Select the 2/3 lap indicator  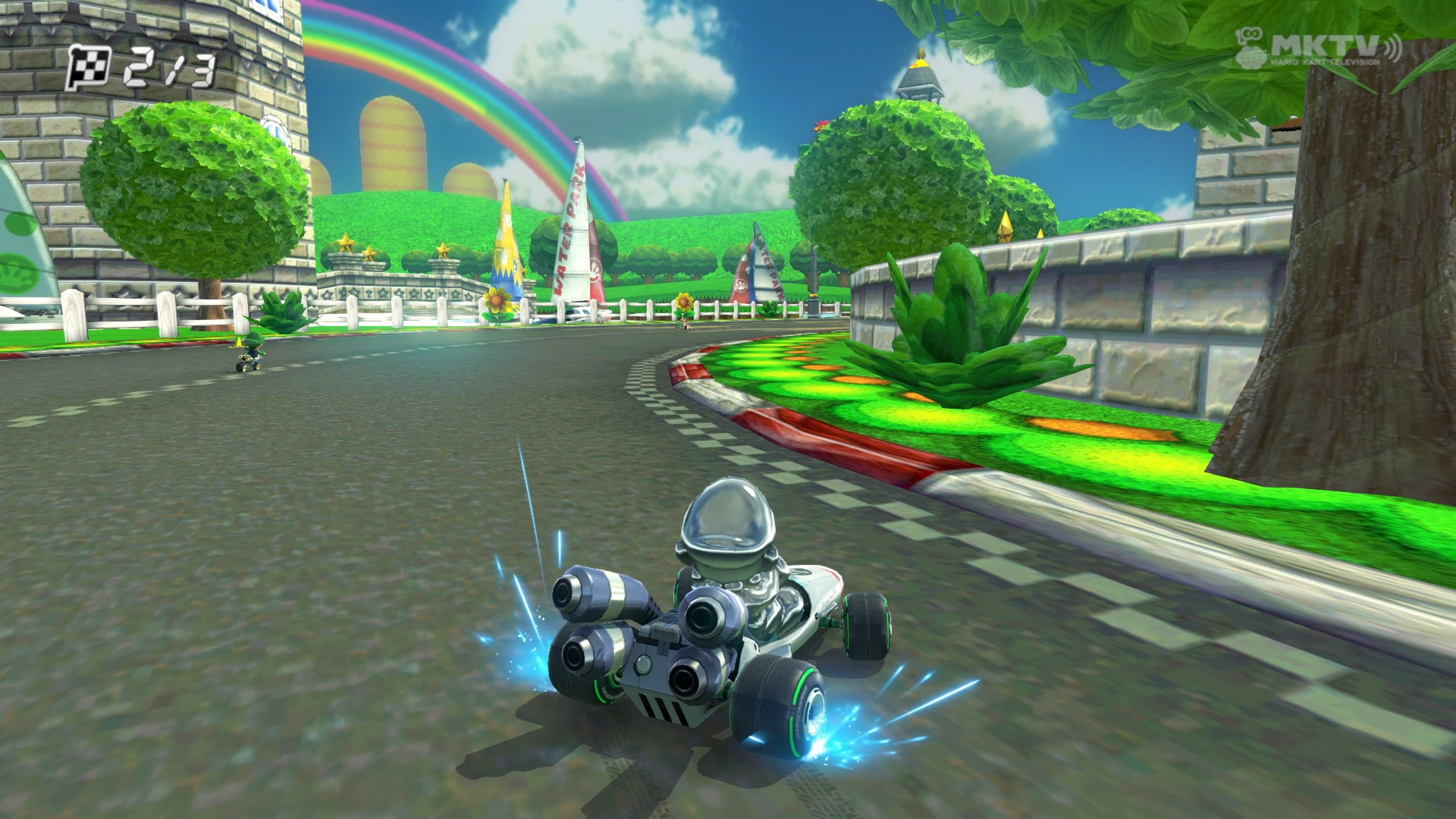167,68
